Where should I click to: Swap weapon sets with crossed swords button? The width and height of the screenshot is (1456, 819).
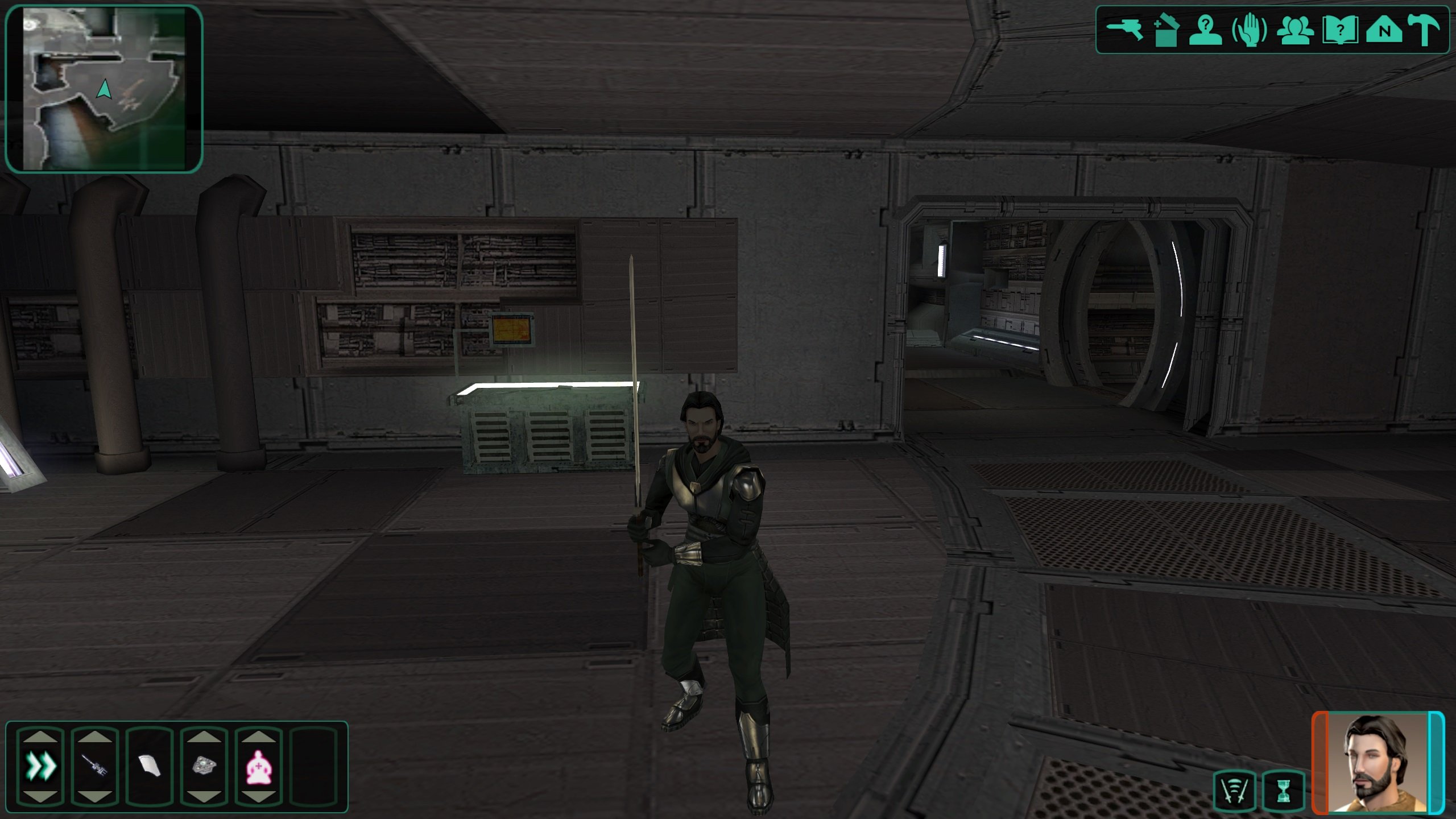1234,790
